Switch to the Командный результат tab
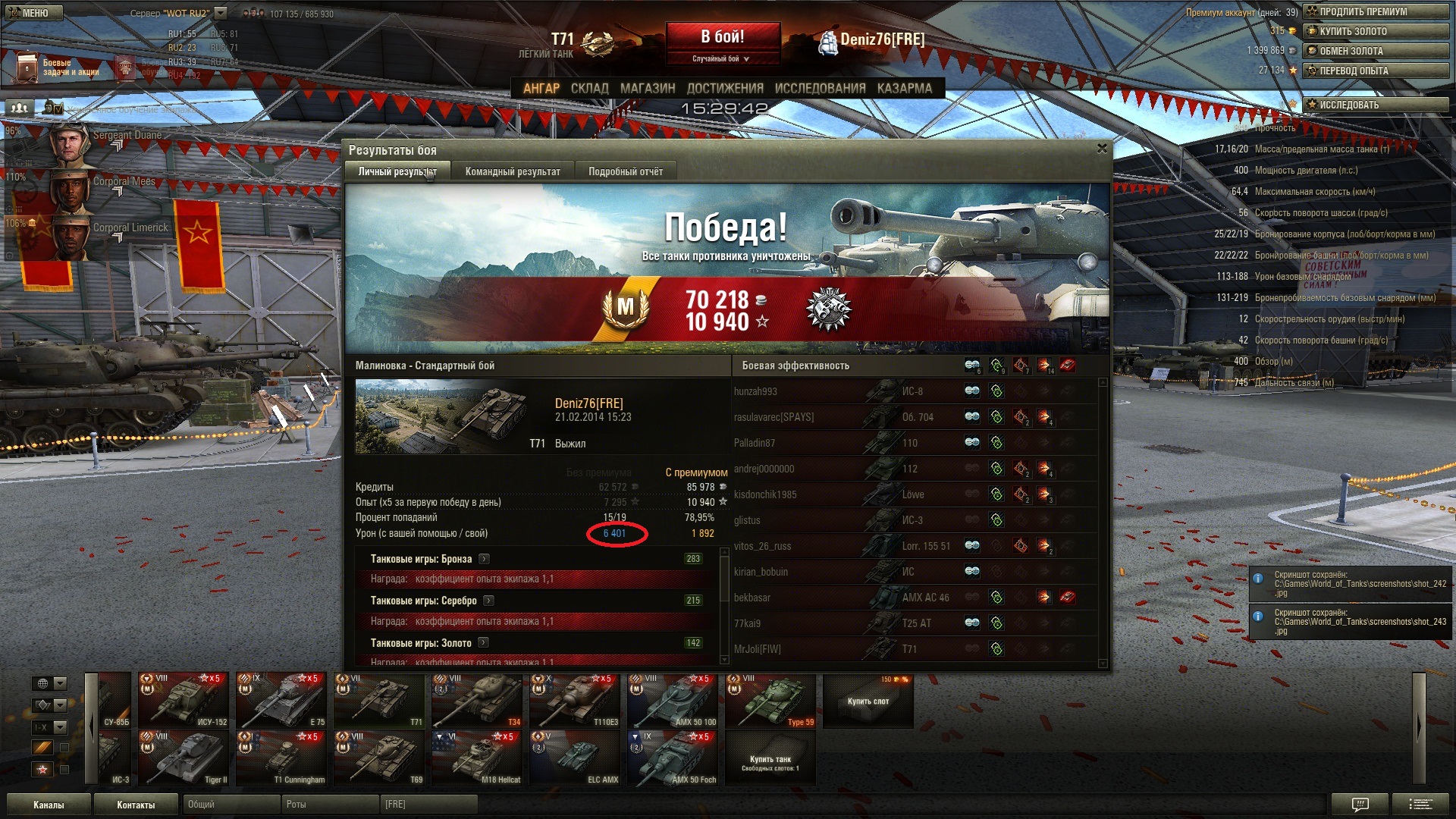The width and height of the screenshot is (1456, 819). [x=513, y=171]
